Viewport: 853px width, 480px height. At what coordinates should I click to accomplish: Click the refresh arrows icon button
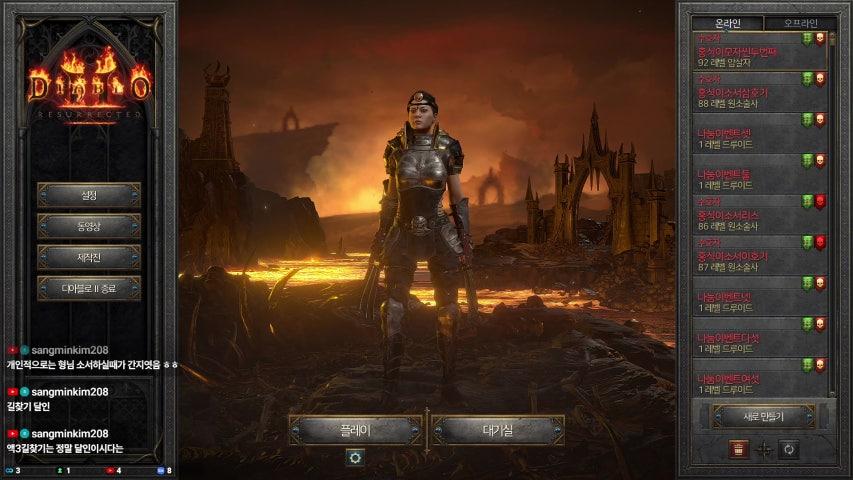coord(789,449)
